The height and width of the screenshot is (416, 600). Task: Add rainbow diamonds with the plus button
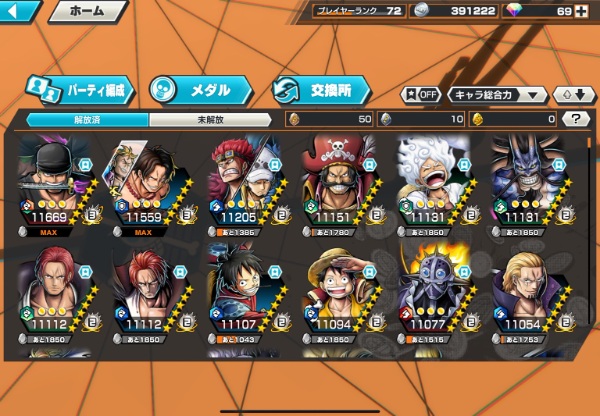581,11
